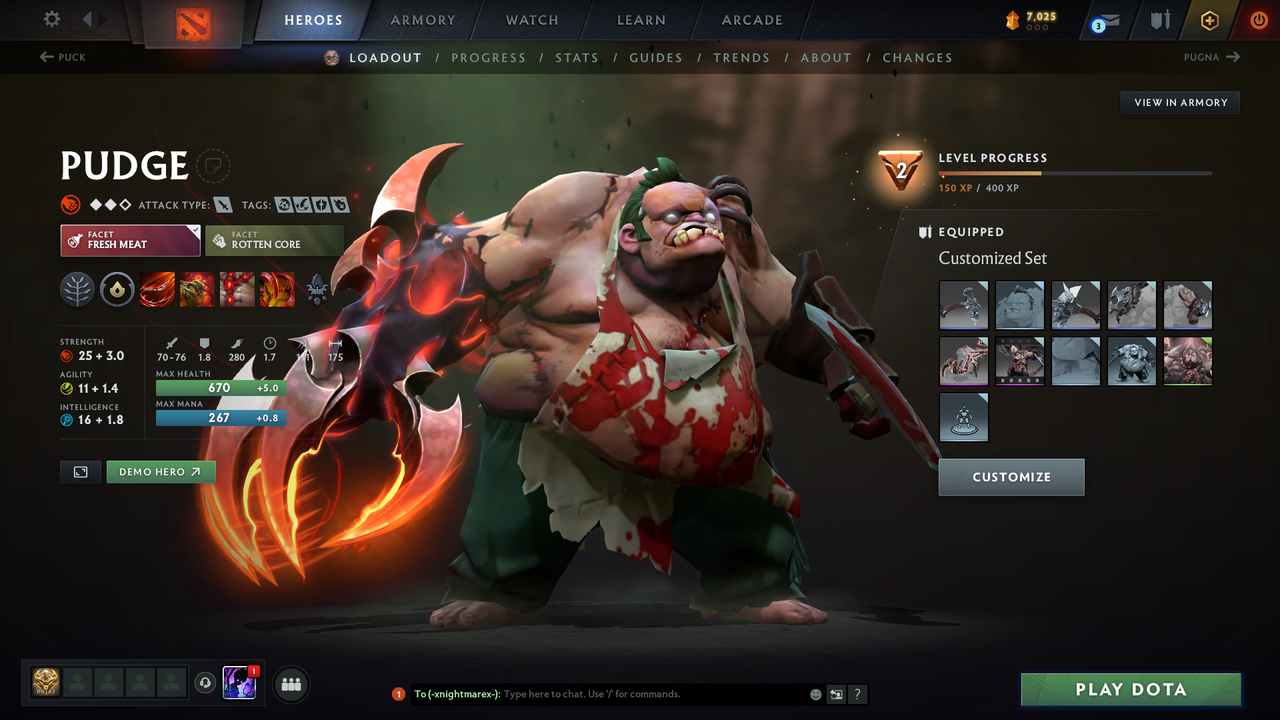Click the Level Progress XP bar
Image resolution: width=1280 pixels, height=720 pixels.
(1075, 172)
